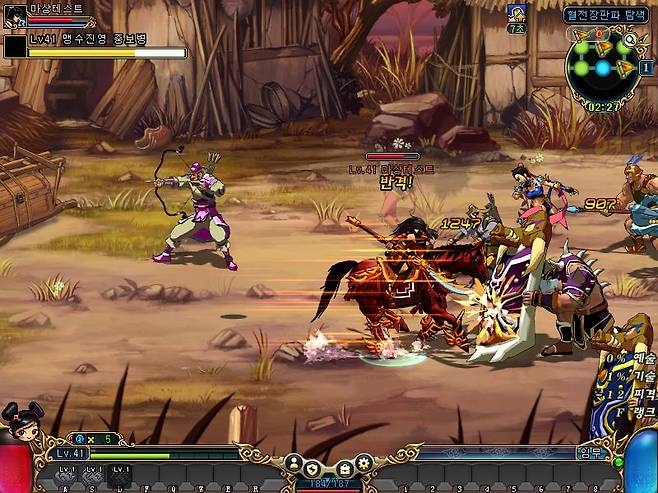The image size is (658, 493).
Task: Click the minimap magnifying glass button
Action: click(631, 41)
